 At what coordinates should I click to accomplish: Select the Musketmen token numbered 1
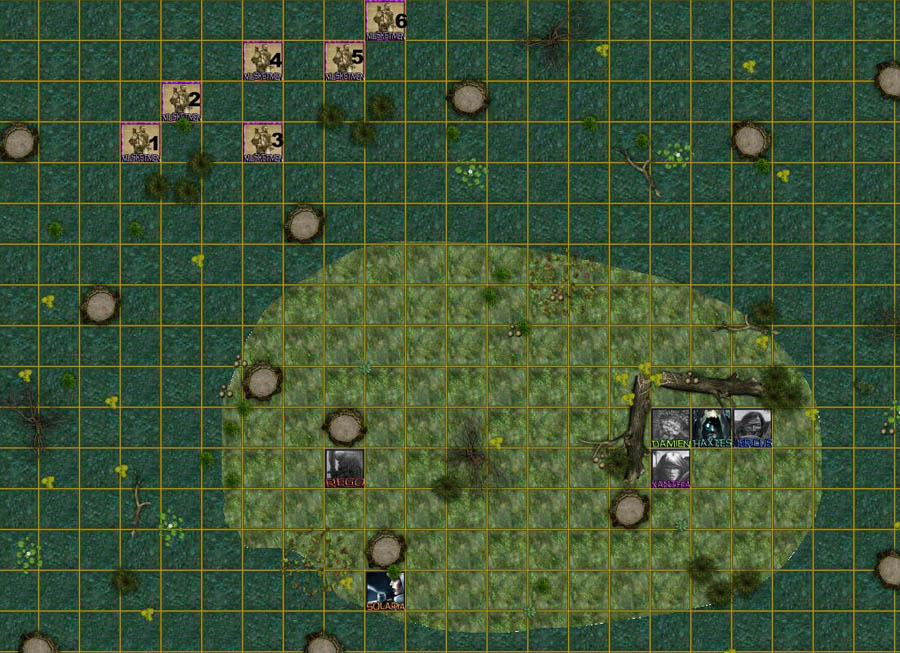(x=140, y=141)
